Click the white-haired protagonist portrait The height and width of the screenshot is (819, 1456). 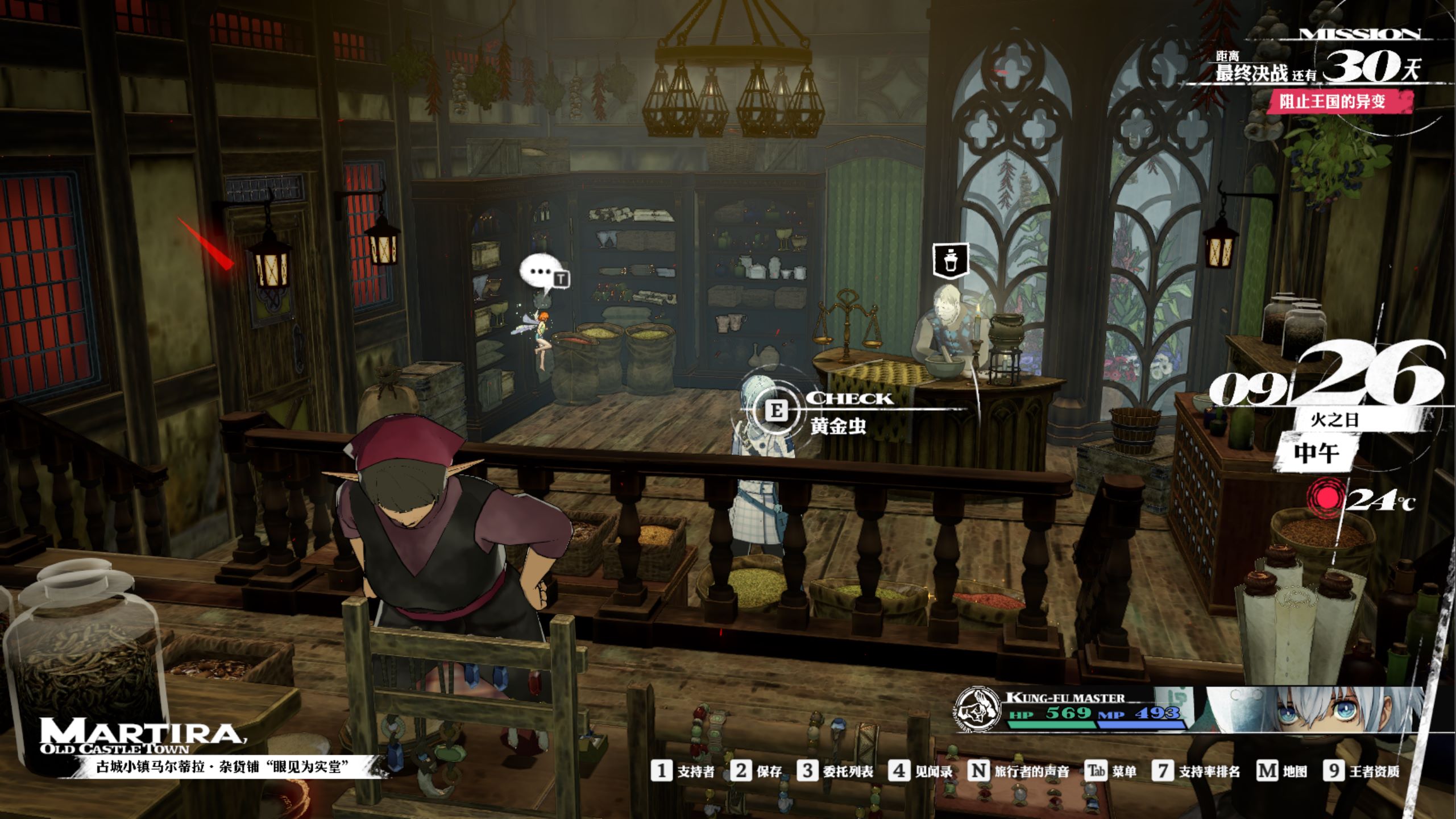click(x=1319, y=710)
